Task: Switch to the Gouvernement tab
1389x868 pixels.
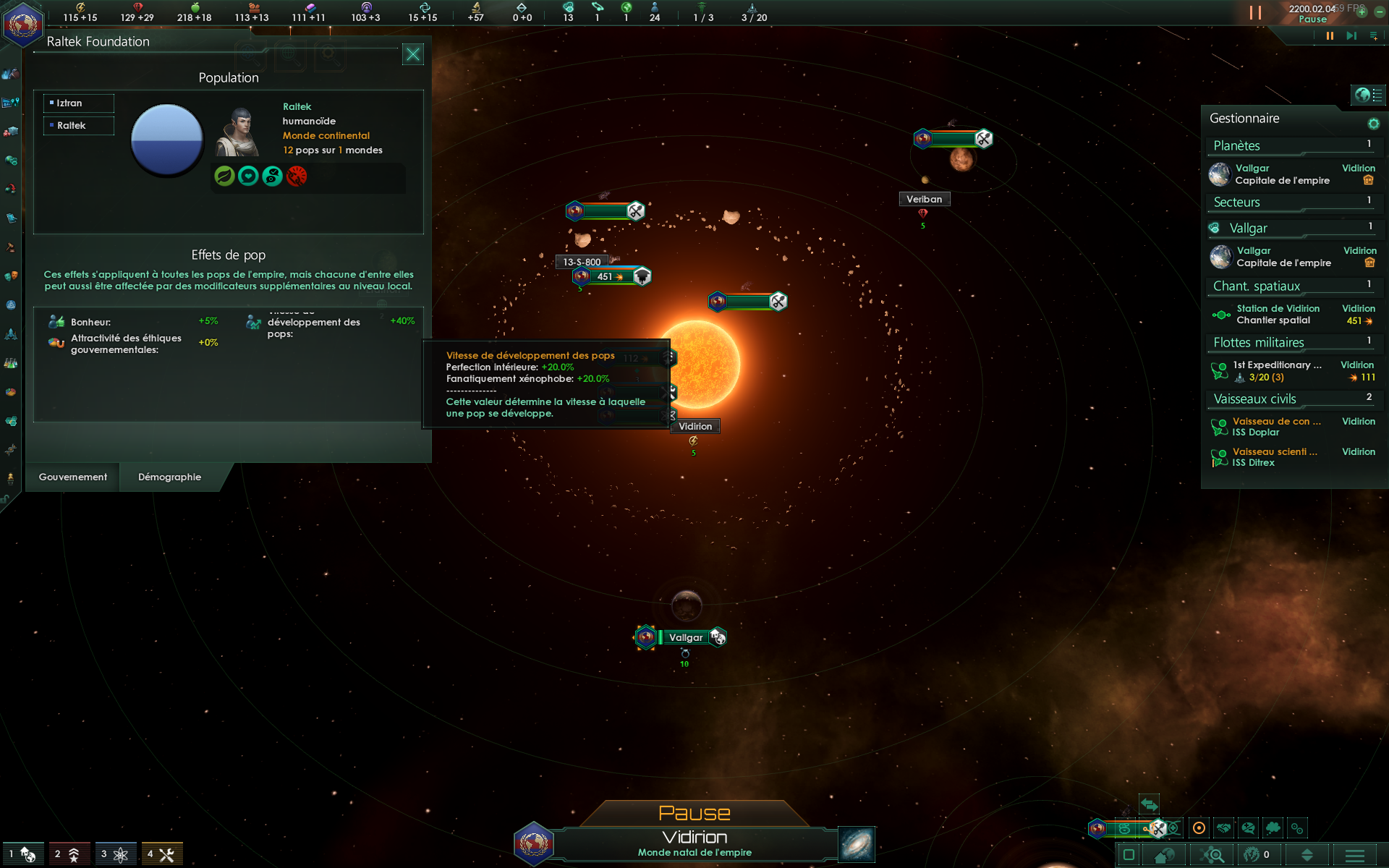Action: pyautogui.click(x=72, y=477)
